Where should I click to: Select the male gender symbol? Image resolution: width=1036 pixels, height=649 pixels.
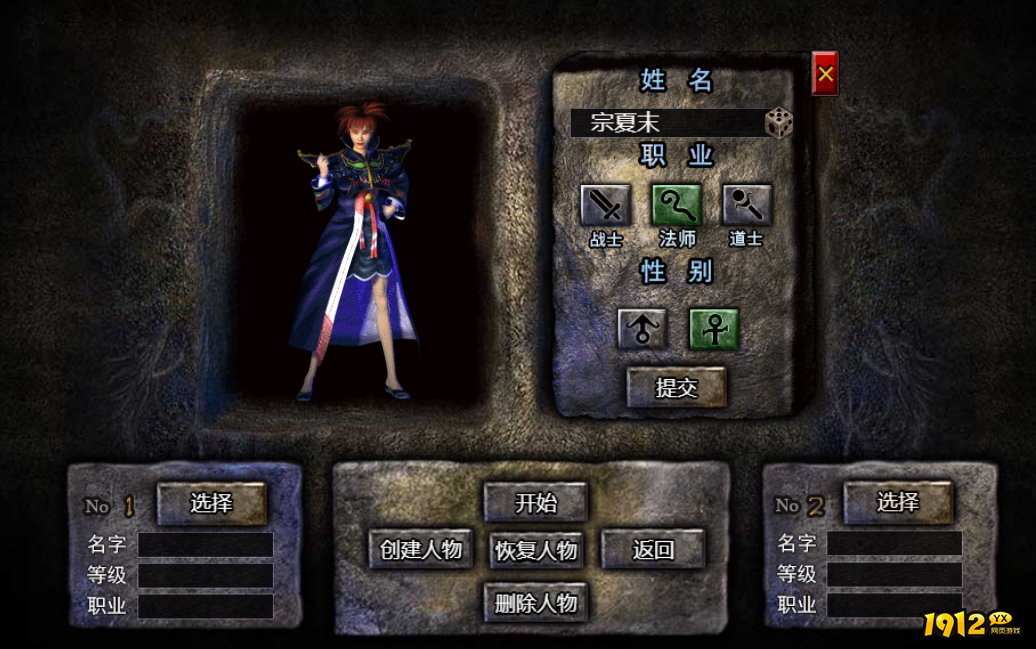coord(642,328)
